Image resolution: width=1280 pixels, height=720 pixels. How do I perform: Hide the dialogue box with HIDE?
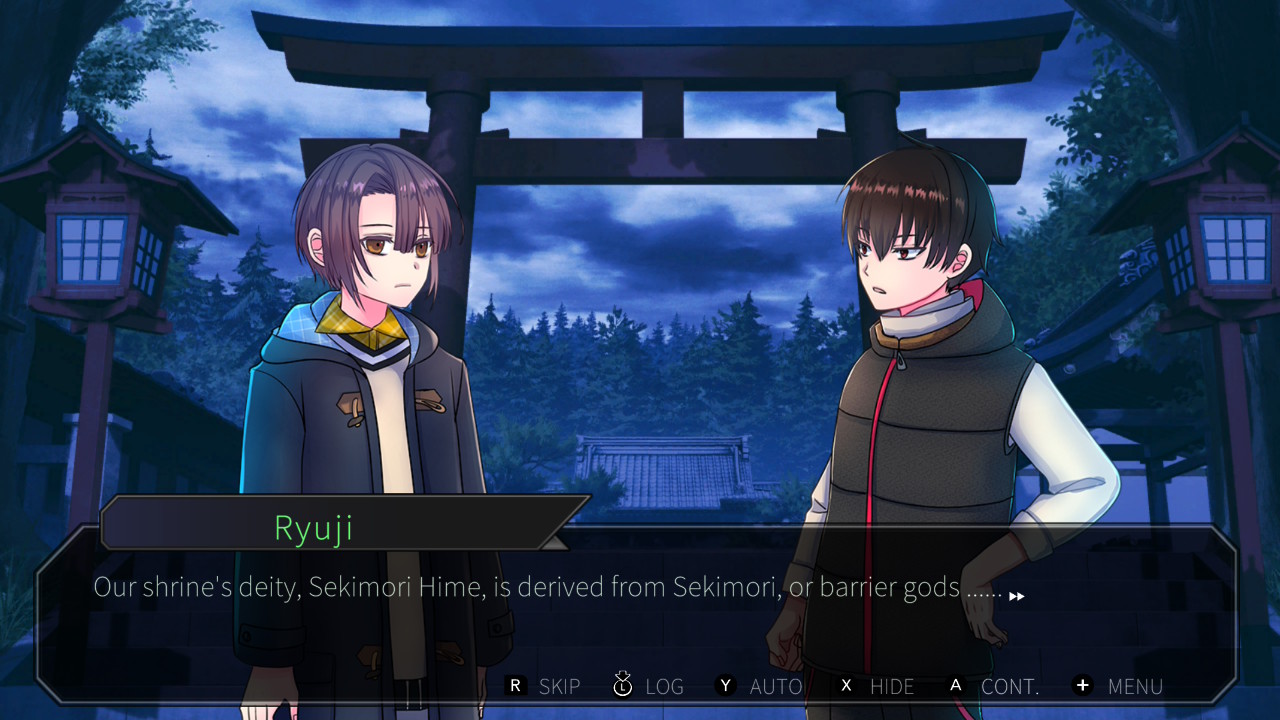coord(876,686)
